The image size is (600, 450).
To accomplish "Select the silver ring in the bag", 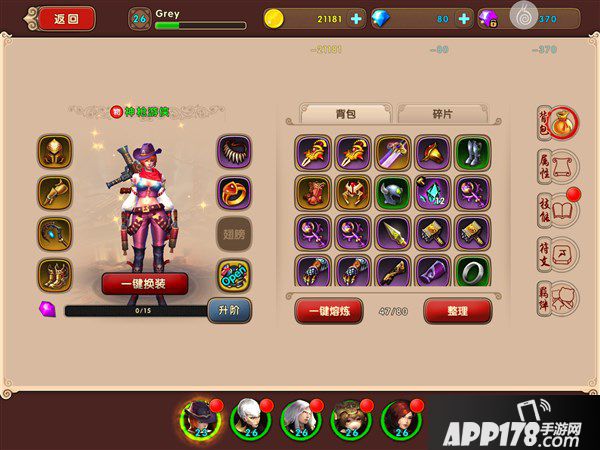I will 472,272.
